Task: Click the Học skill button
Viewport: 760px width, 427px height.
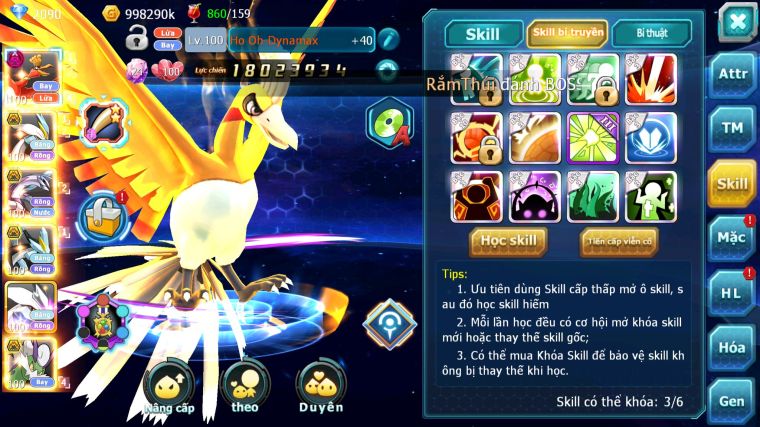Action: coord(509,240)
